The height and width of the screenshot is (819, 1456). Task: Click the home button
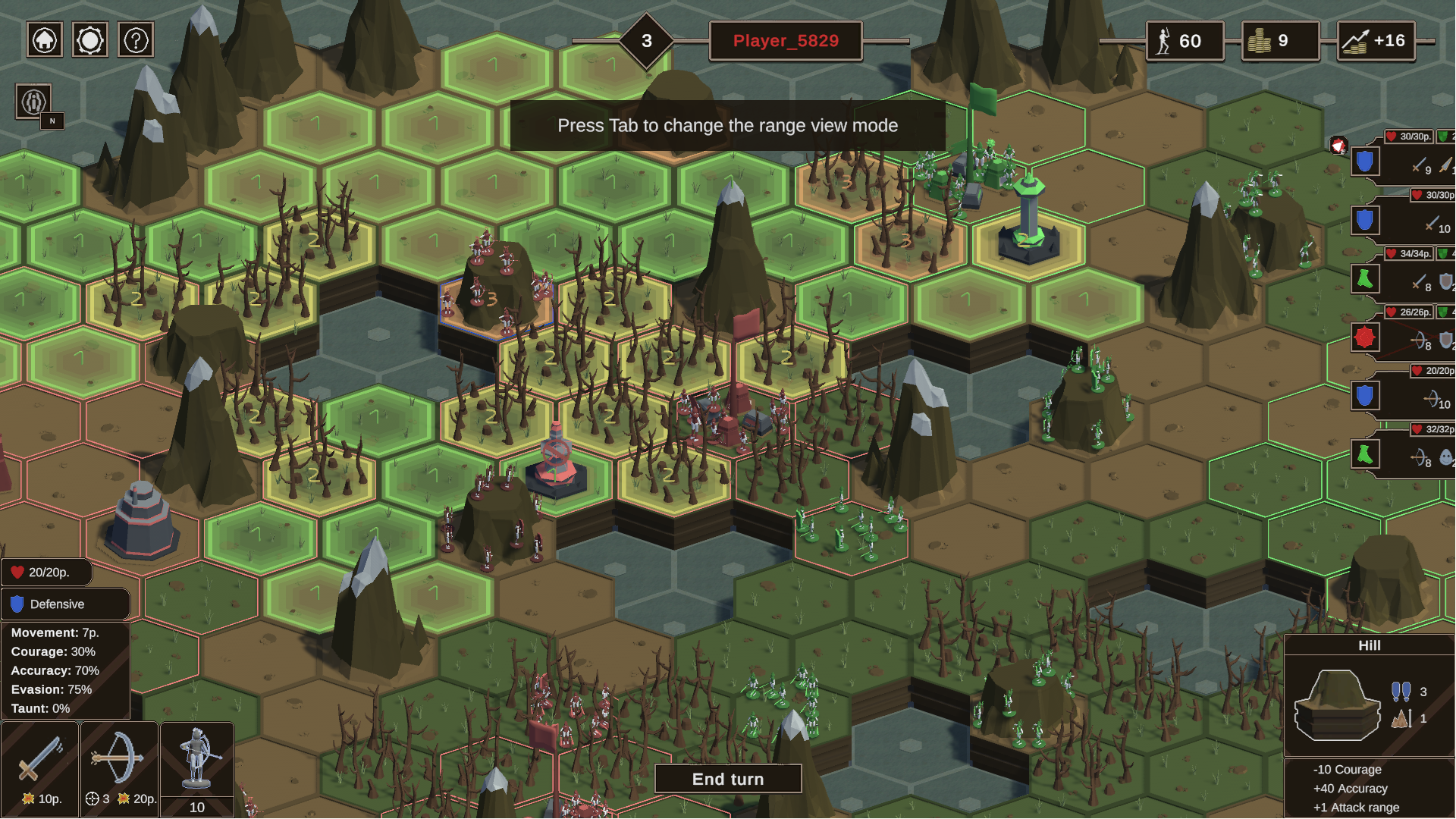click(45, 40)
